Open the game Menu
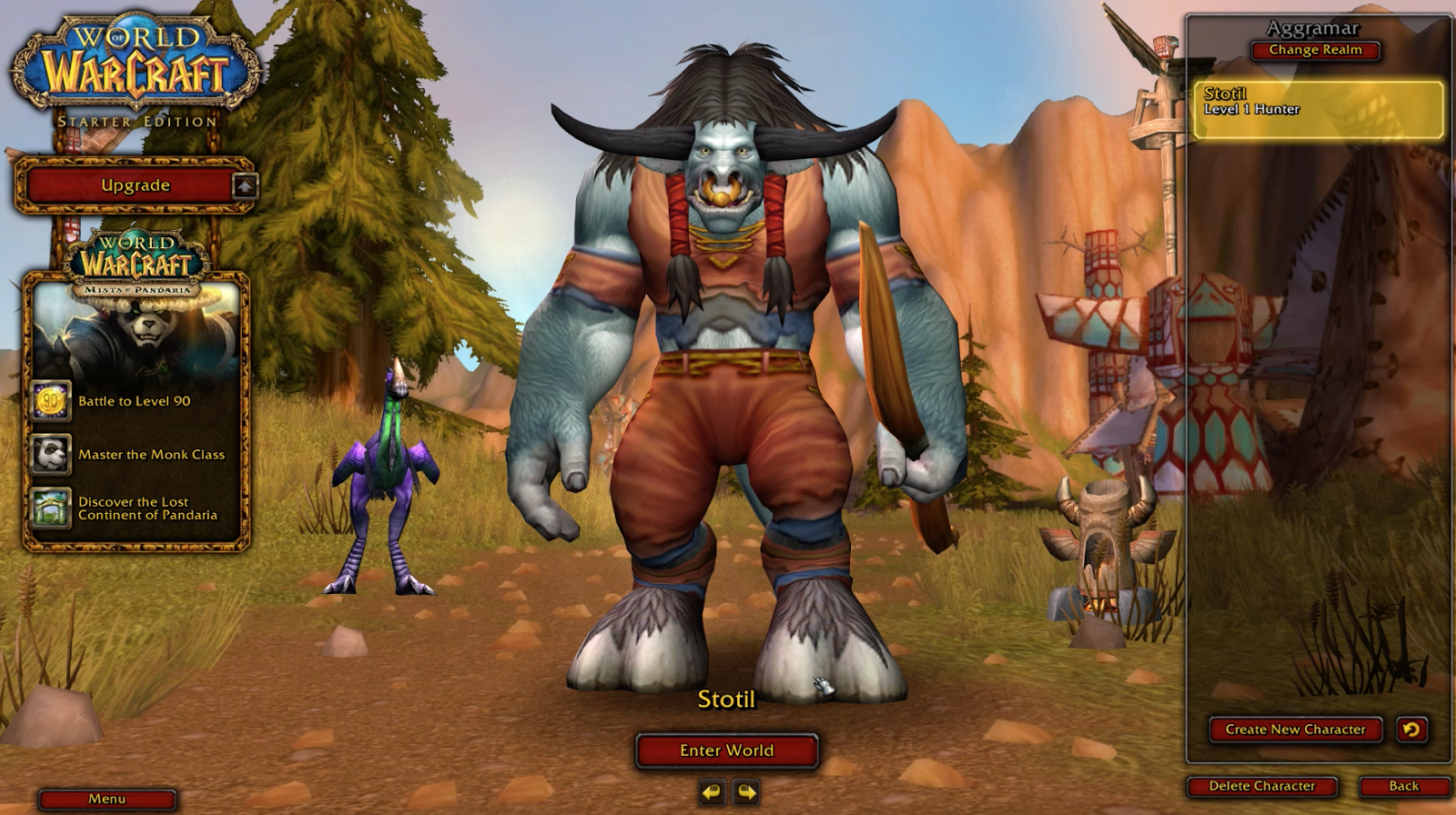Screen dimensions: 1456x815 coord(106,799)
